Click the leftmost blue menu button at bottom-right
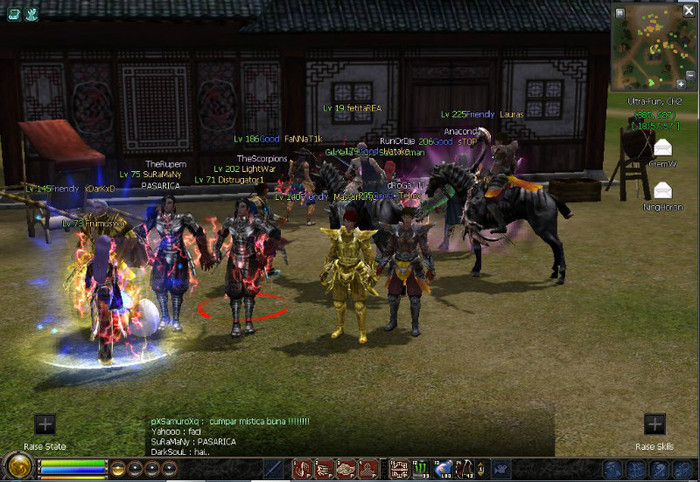 tap(612, 469)
